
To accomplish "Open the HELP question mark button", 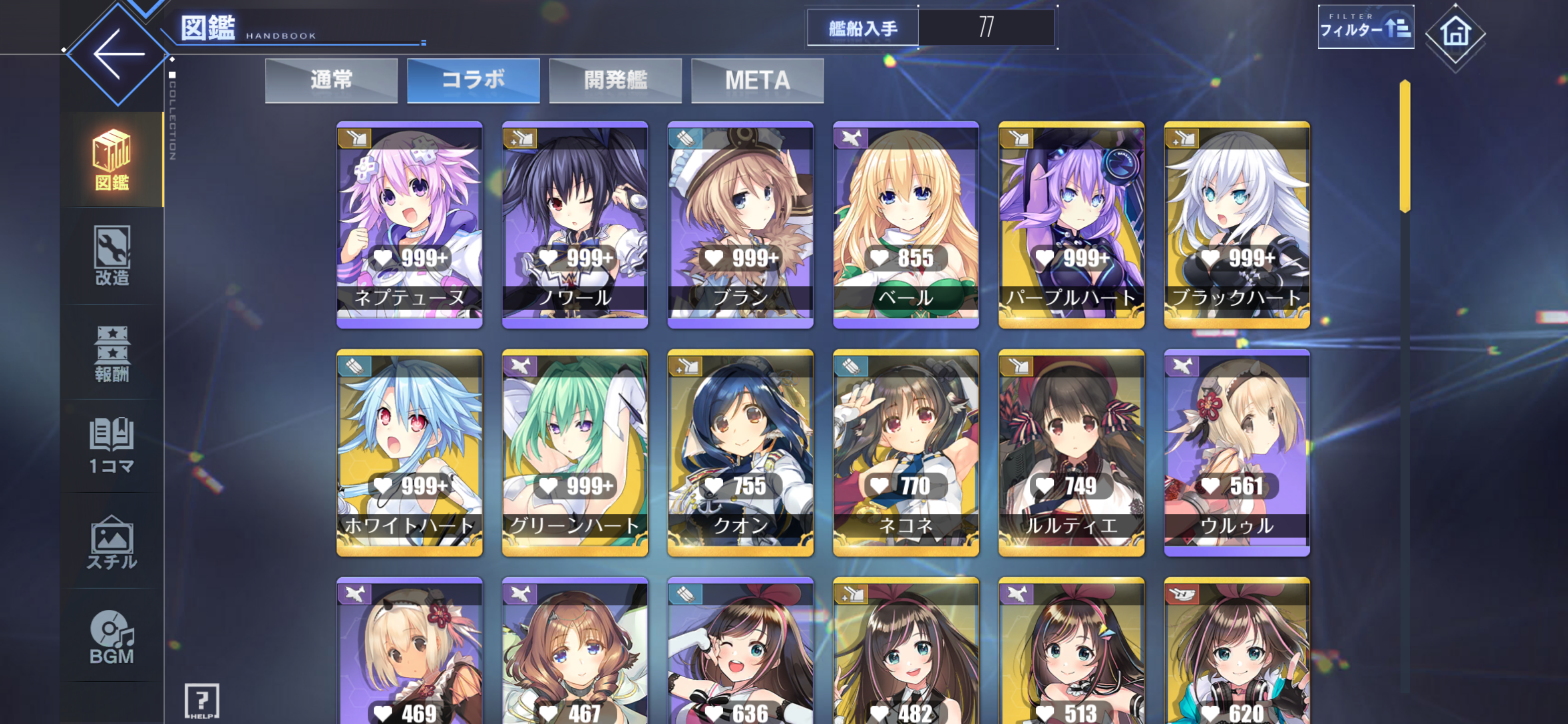I will [x=202, y=701].
